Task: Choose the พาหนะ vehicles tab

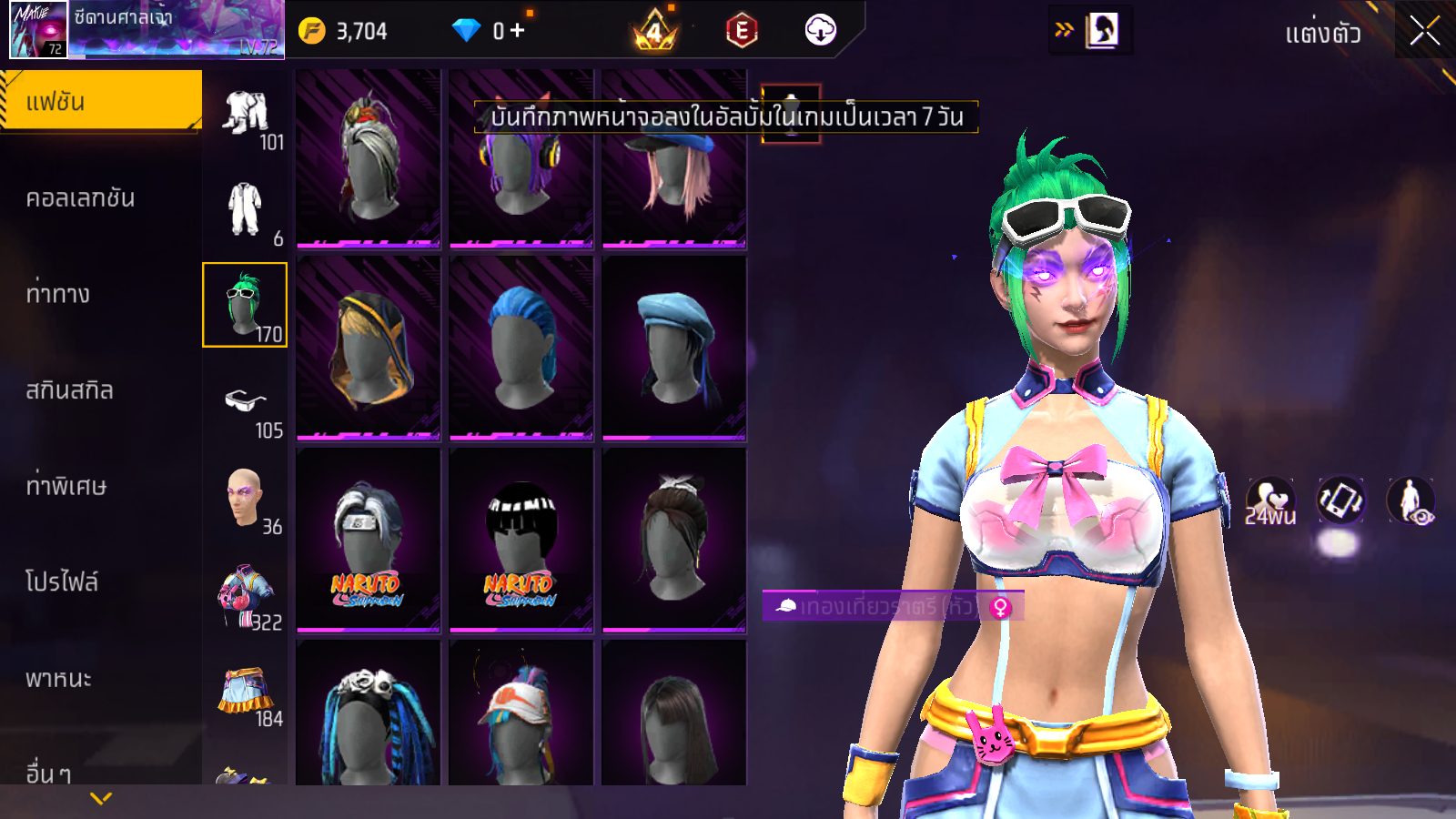Action: tap(59, 678)
